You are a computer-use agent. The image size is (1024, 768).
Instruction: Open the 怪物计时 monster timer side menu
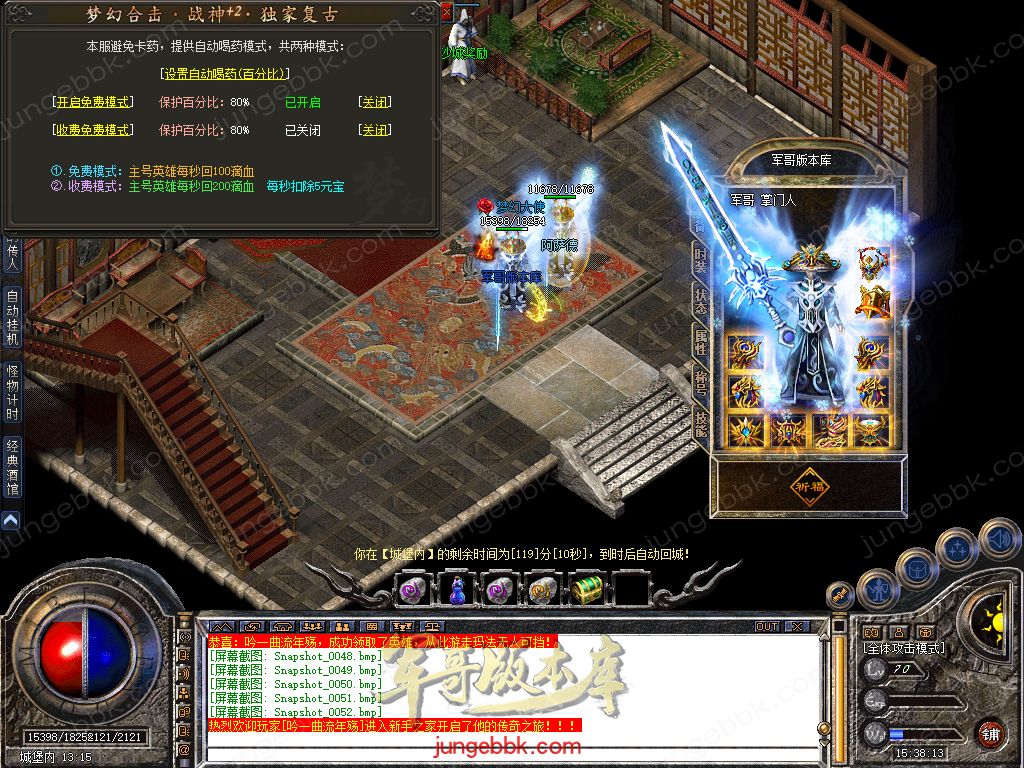pos(12,392)
